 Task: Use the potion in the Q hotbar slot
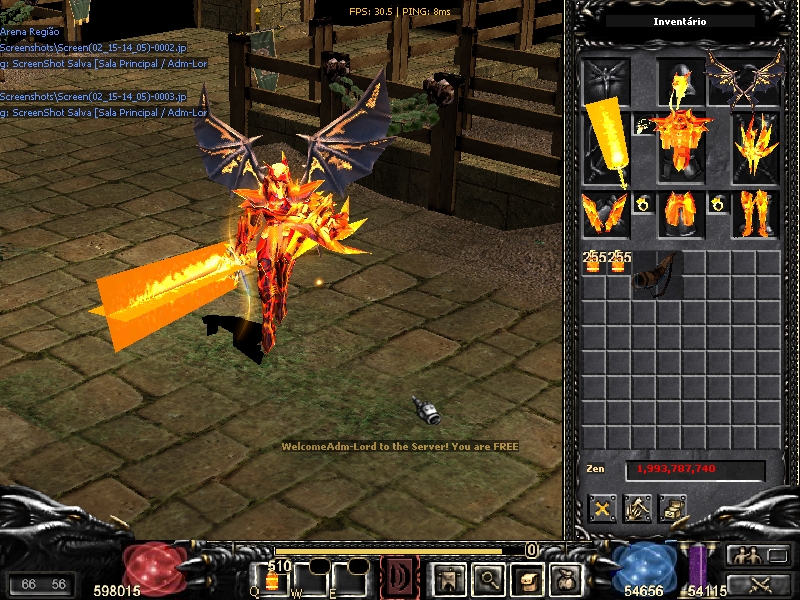pos(272,580)
